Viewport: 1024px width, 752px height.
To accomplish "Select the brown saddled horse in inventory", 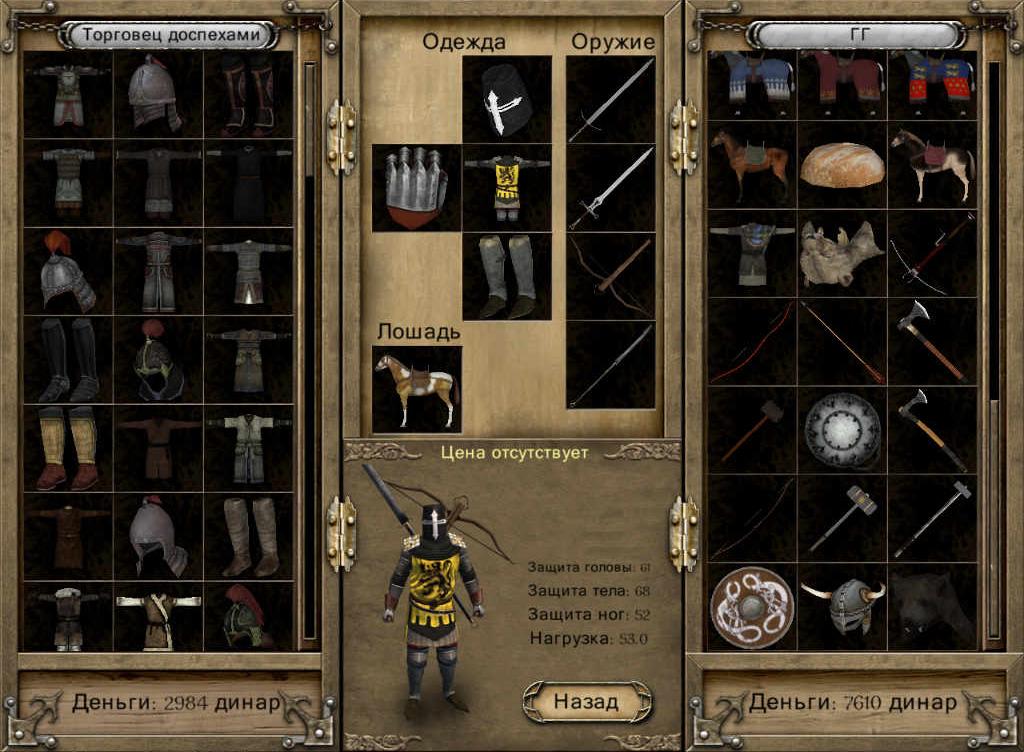I will (752, 165).
